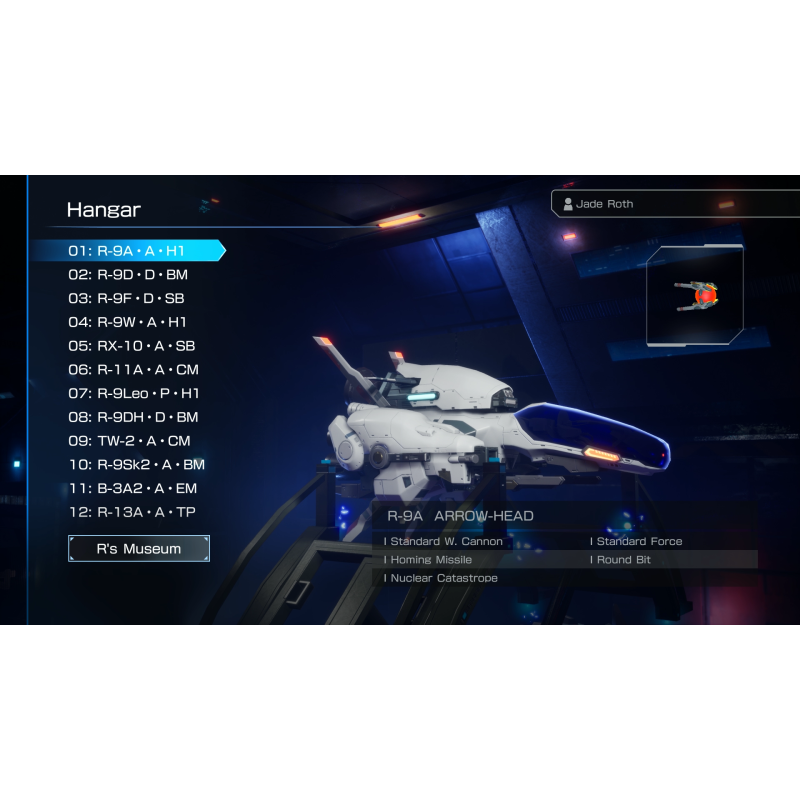Select the Standard Force entry
The width and height of the screenshot is (800, 800).
point(639,542)
